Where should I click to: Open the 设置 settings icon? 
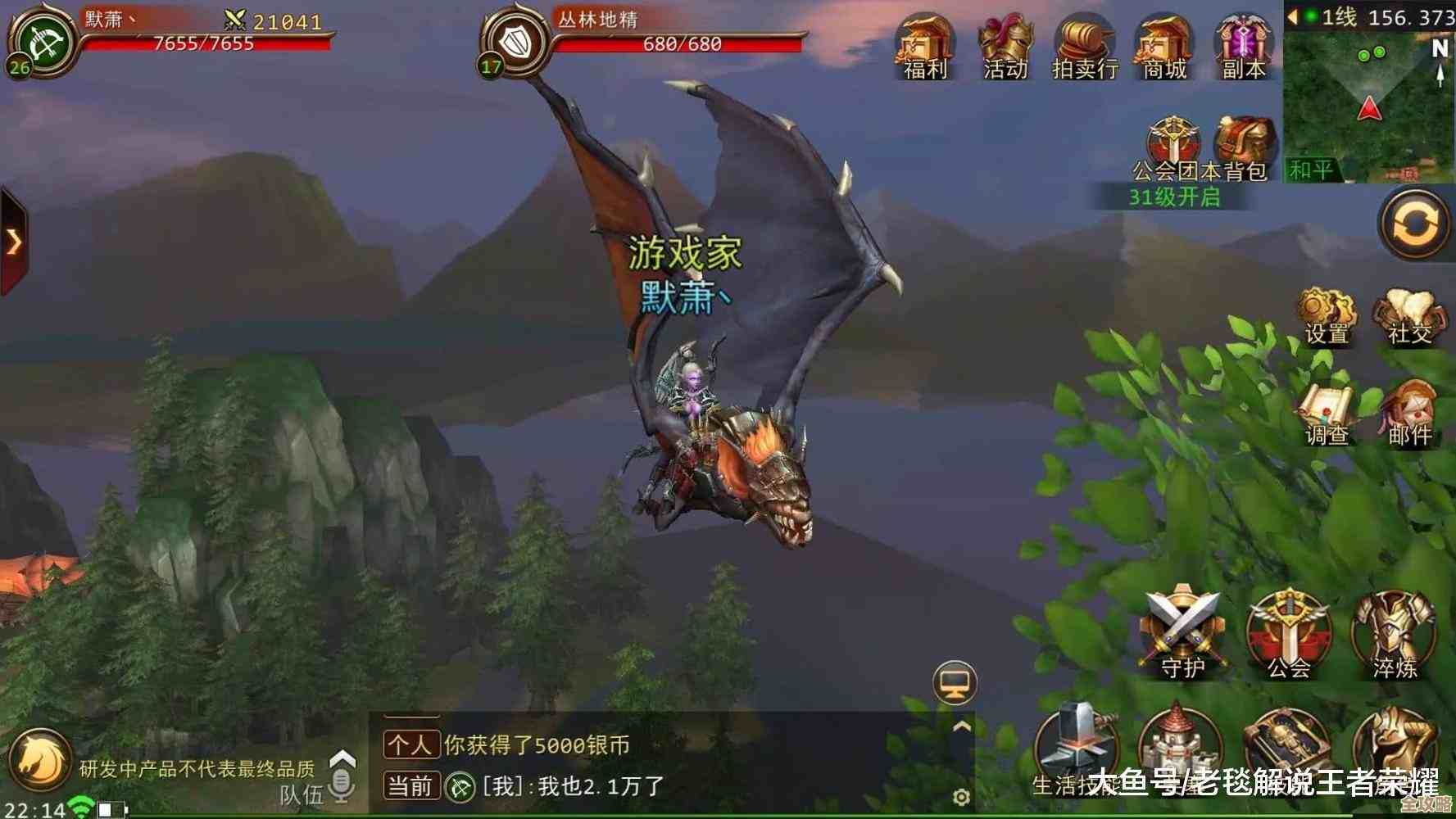point(1327,315)
